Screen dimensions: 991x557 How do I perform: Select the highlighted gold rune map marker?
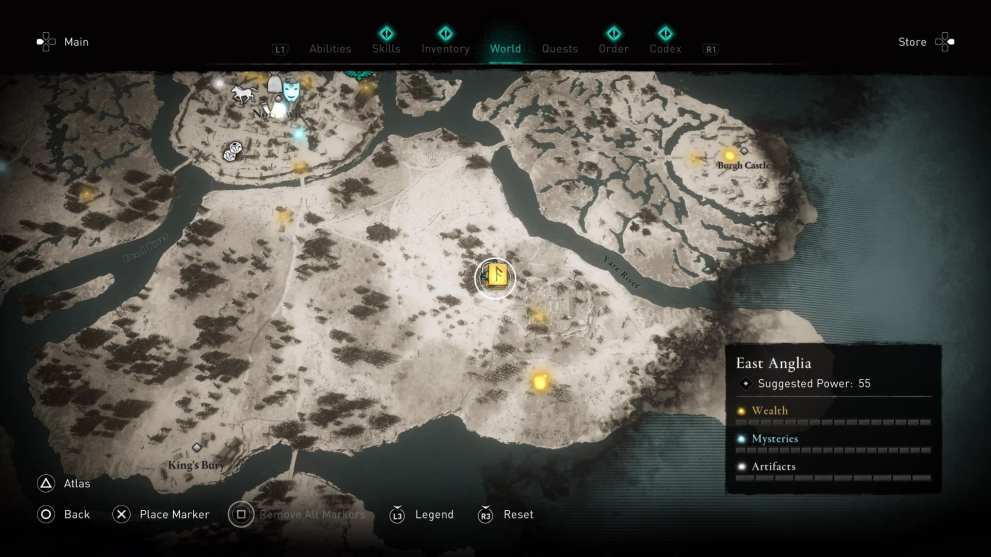495,277
